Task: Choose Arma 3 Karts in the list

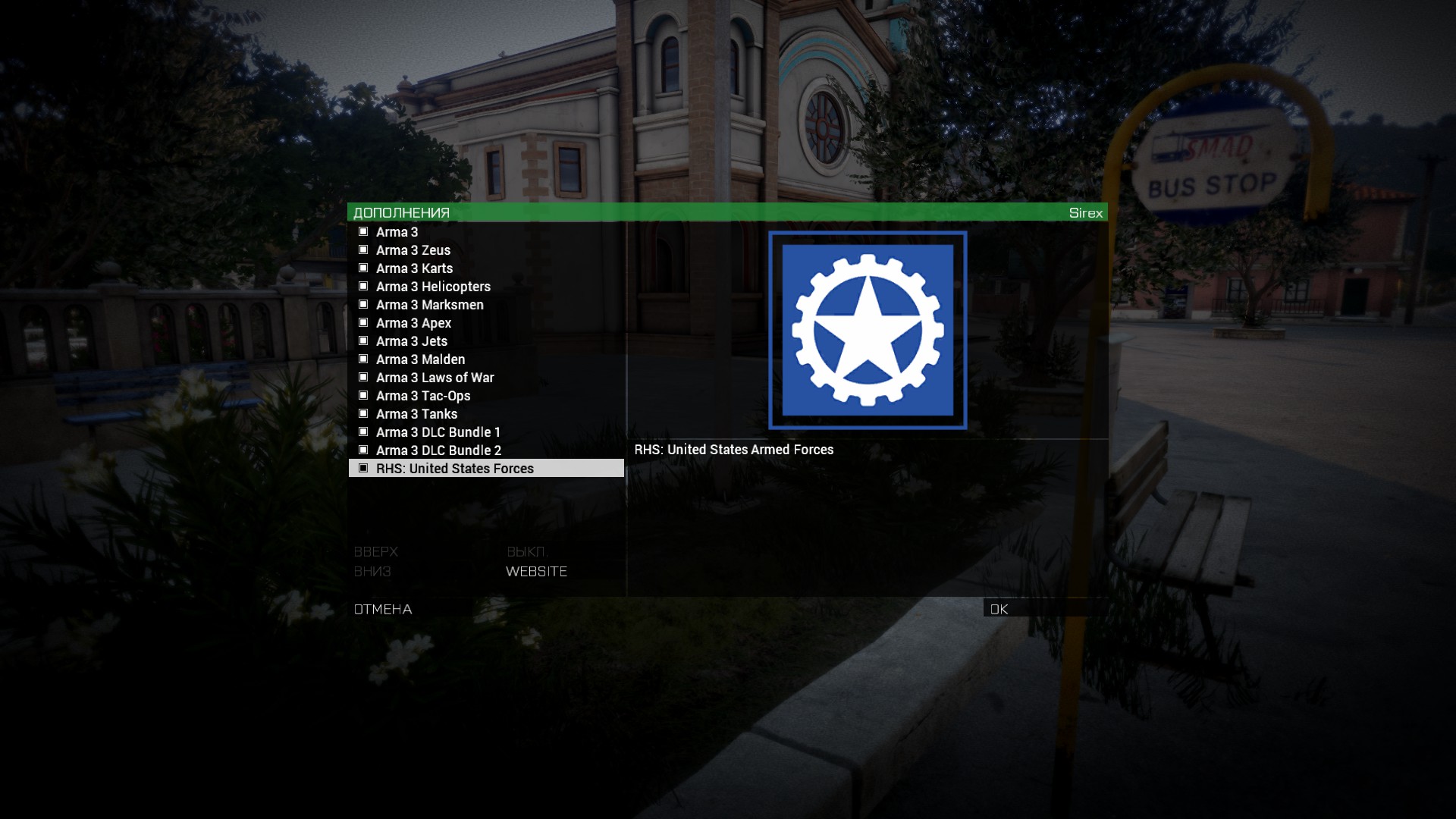Action: pos(414,268)
